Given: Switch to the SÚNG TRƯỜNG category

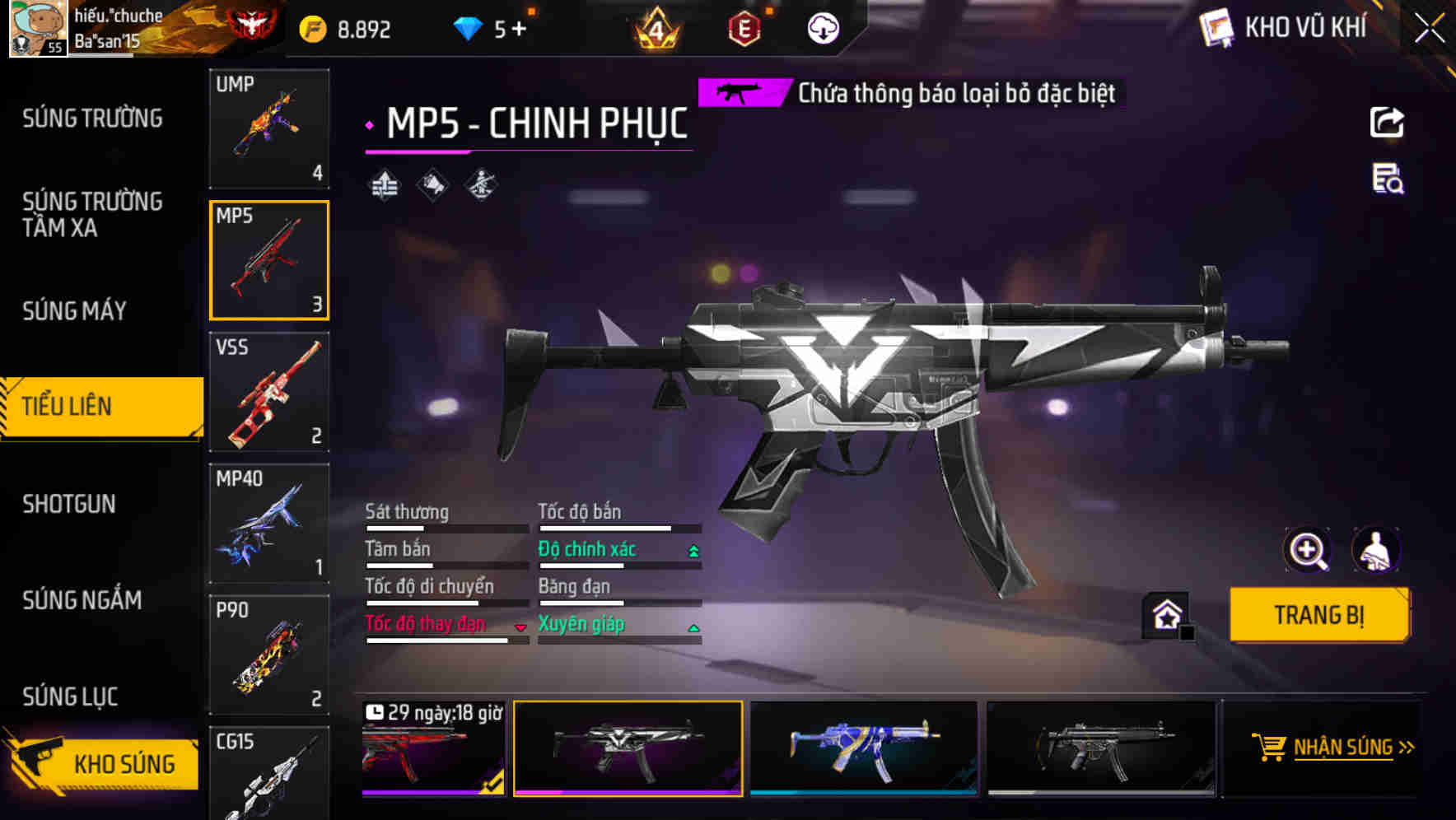Looking at the screenshot, I should [x=92, y=119].
